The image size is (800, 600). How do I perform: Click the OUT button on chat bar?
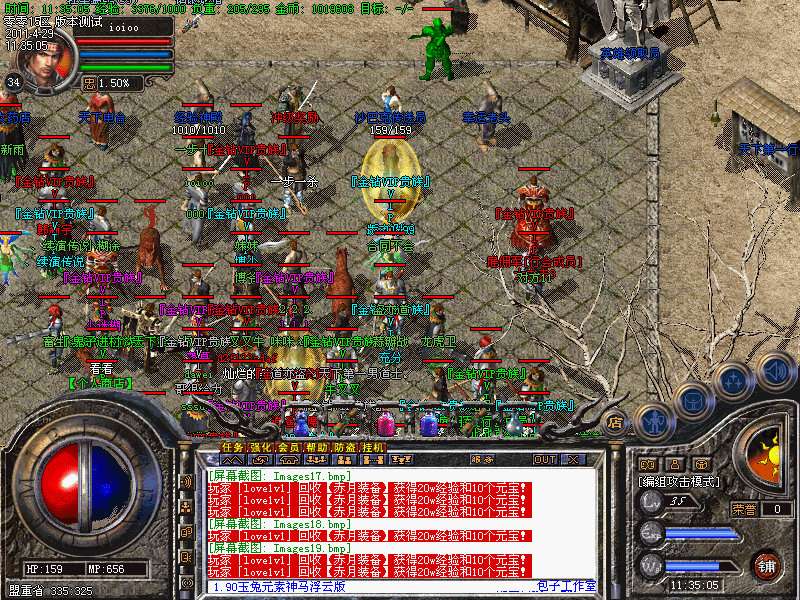coord(544,459)
